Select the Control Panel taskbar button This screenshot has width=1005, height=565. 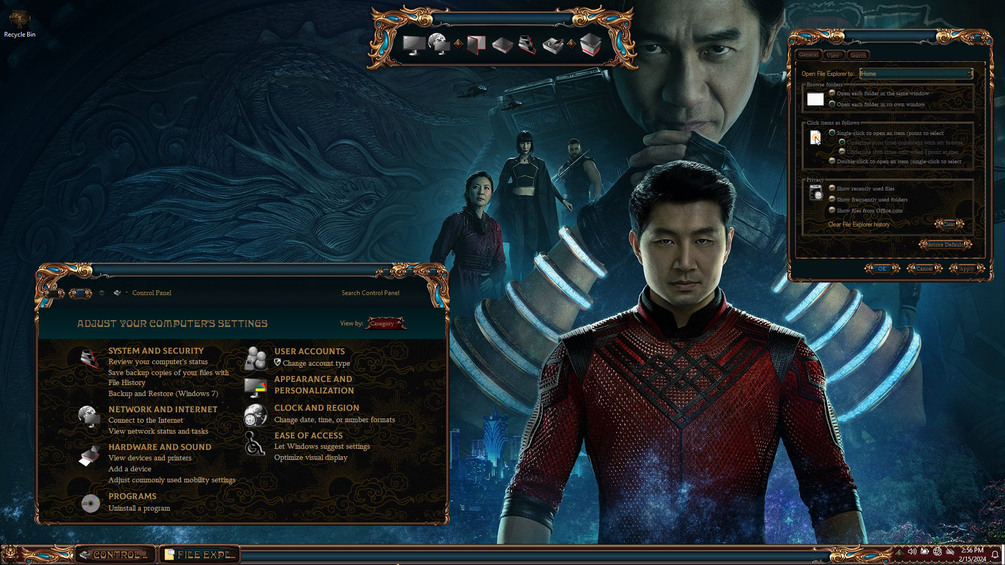click(115, 554)
